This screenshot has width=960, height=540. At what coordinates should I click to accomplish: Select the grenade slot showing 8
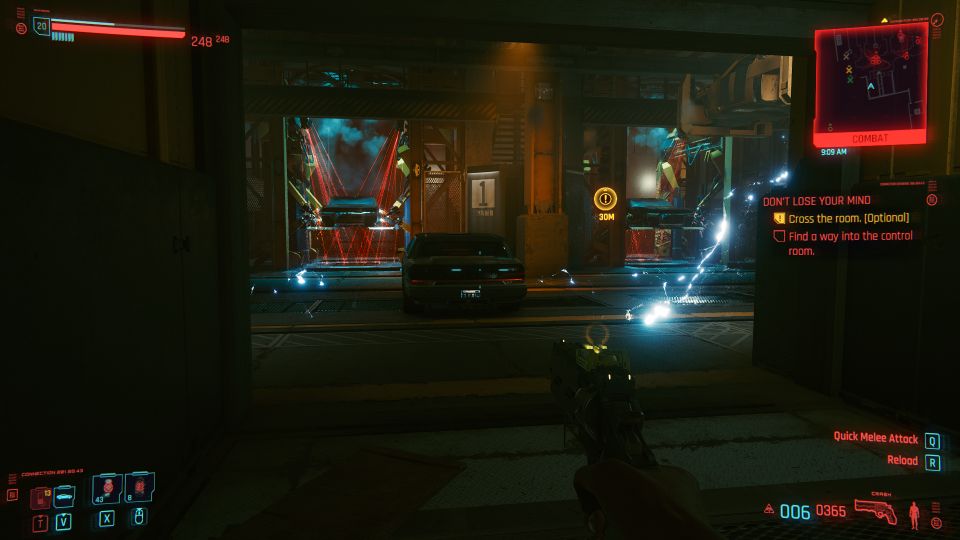(140, 489)
